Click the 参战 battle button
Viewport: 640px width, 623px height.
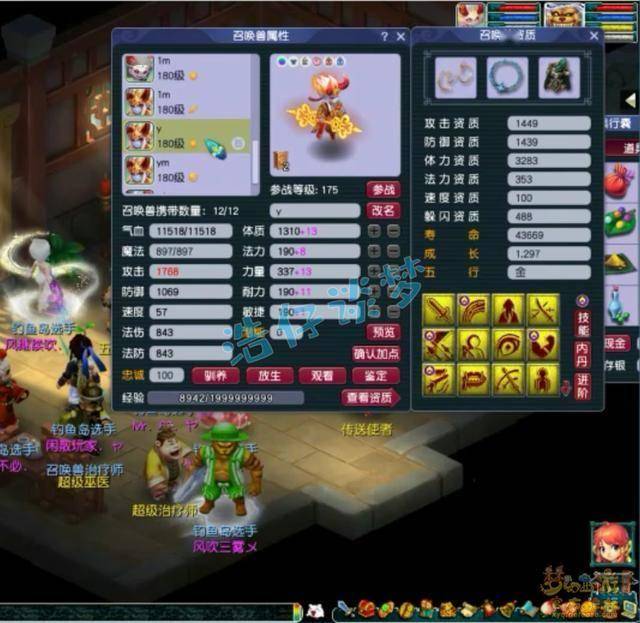[383, 189]
